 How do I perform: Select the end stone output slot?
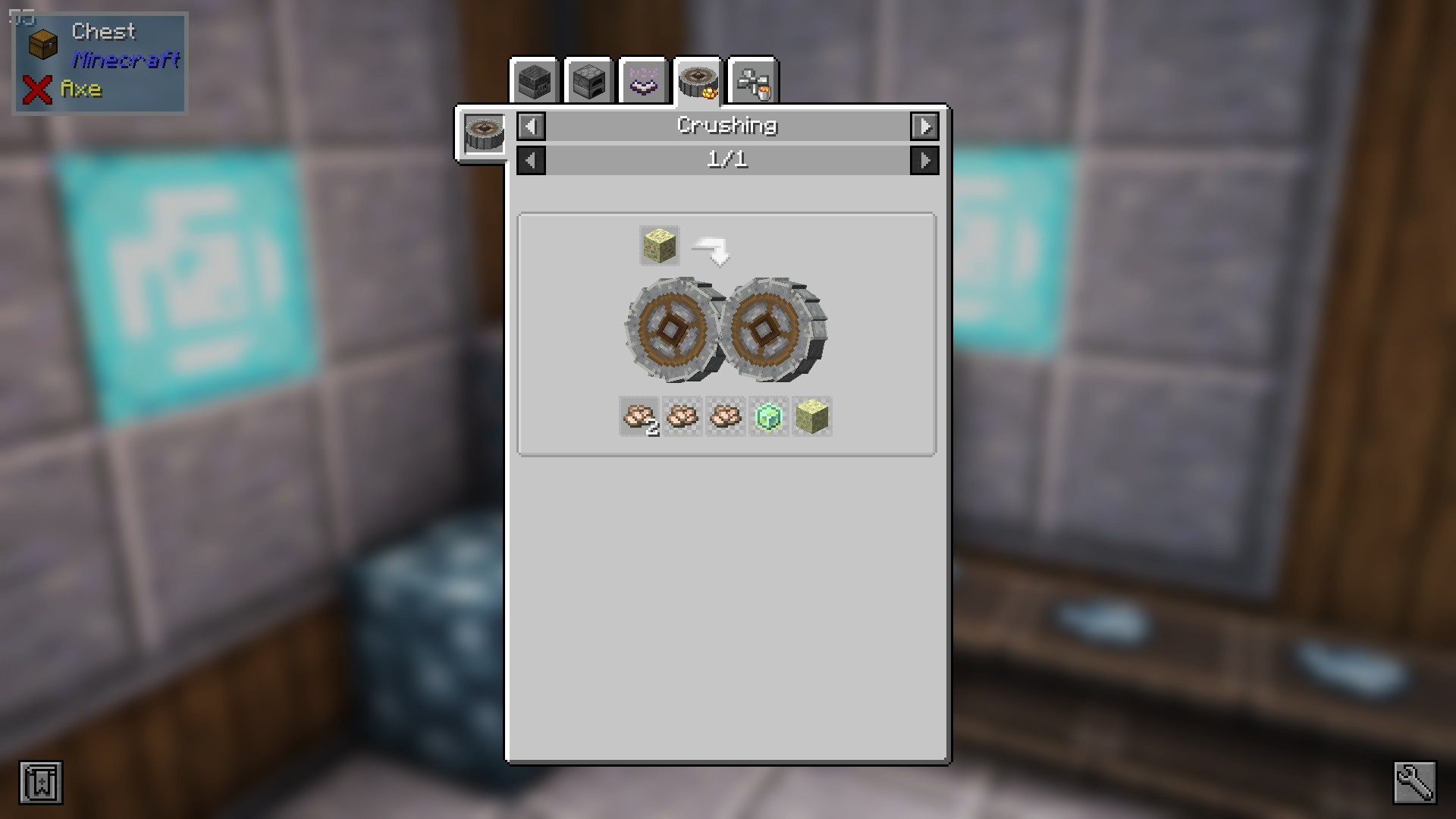coord(811,416)
